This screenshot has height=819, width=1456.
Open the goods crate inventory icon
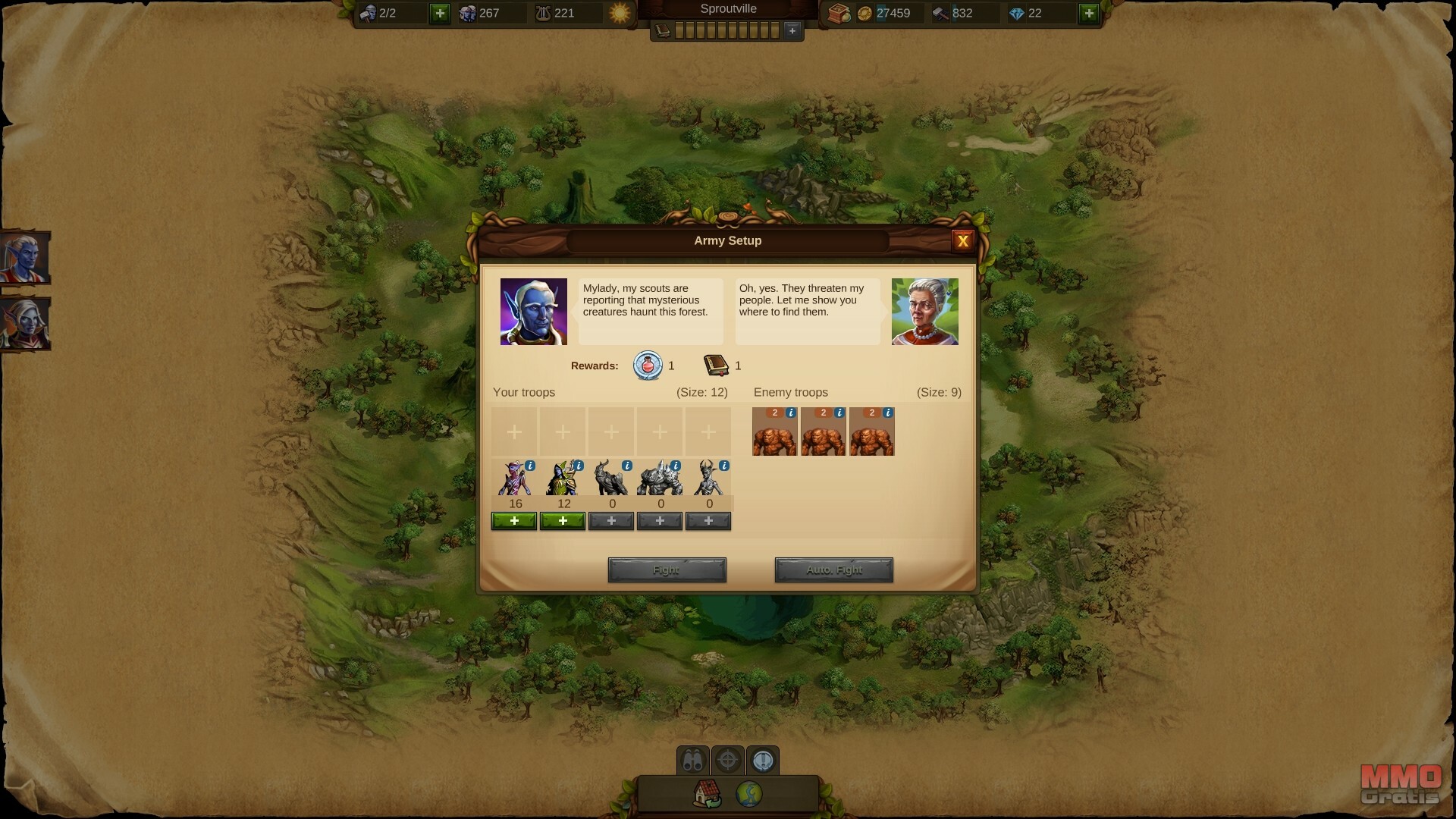coord(839,13)
